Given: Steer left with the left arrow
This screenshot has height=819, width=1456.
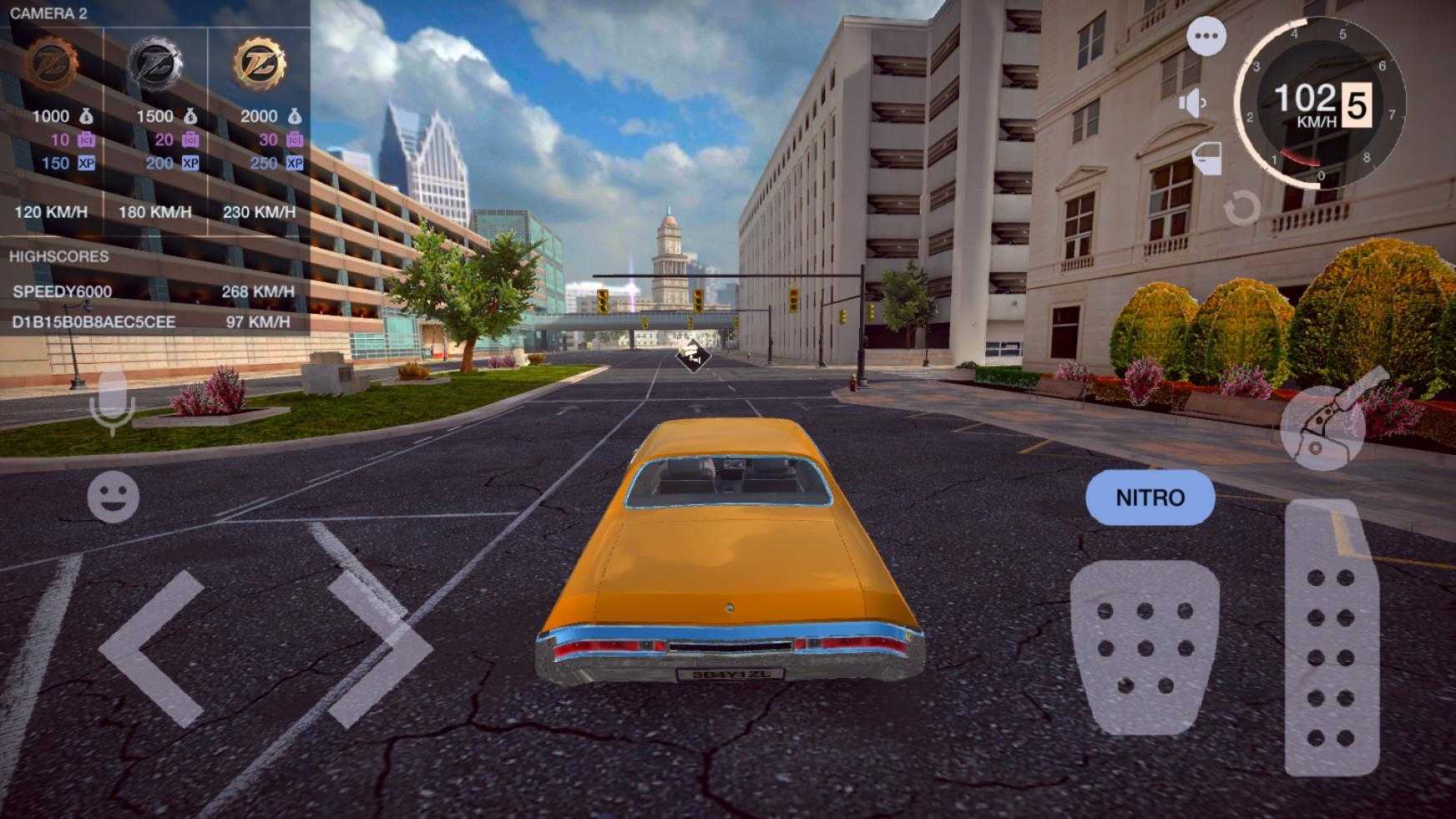Looking at the screenshot, I should tap(156, 648).
